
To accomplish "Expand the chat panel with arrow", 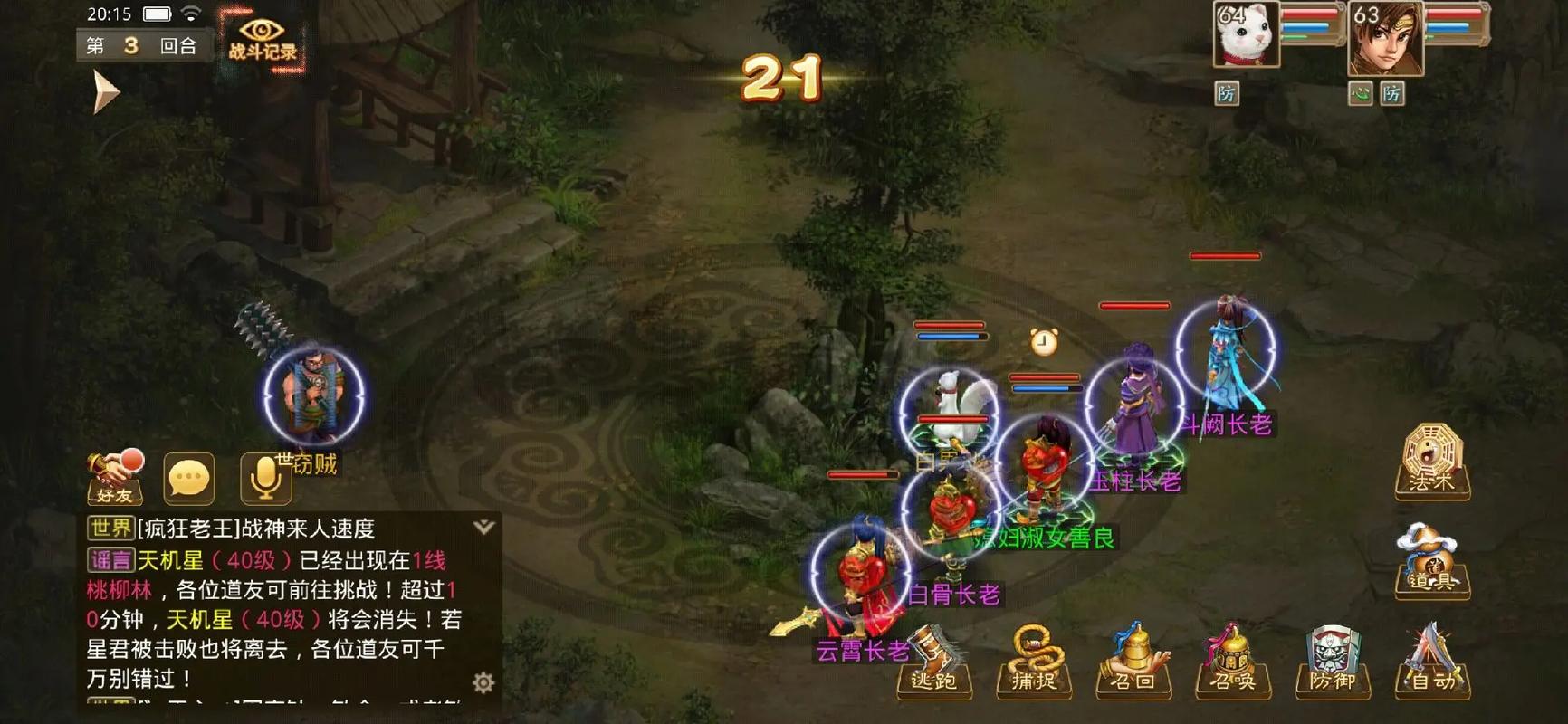I will (x=484, y=528).
